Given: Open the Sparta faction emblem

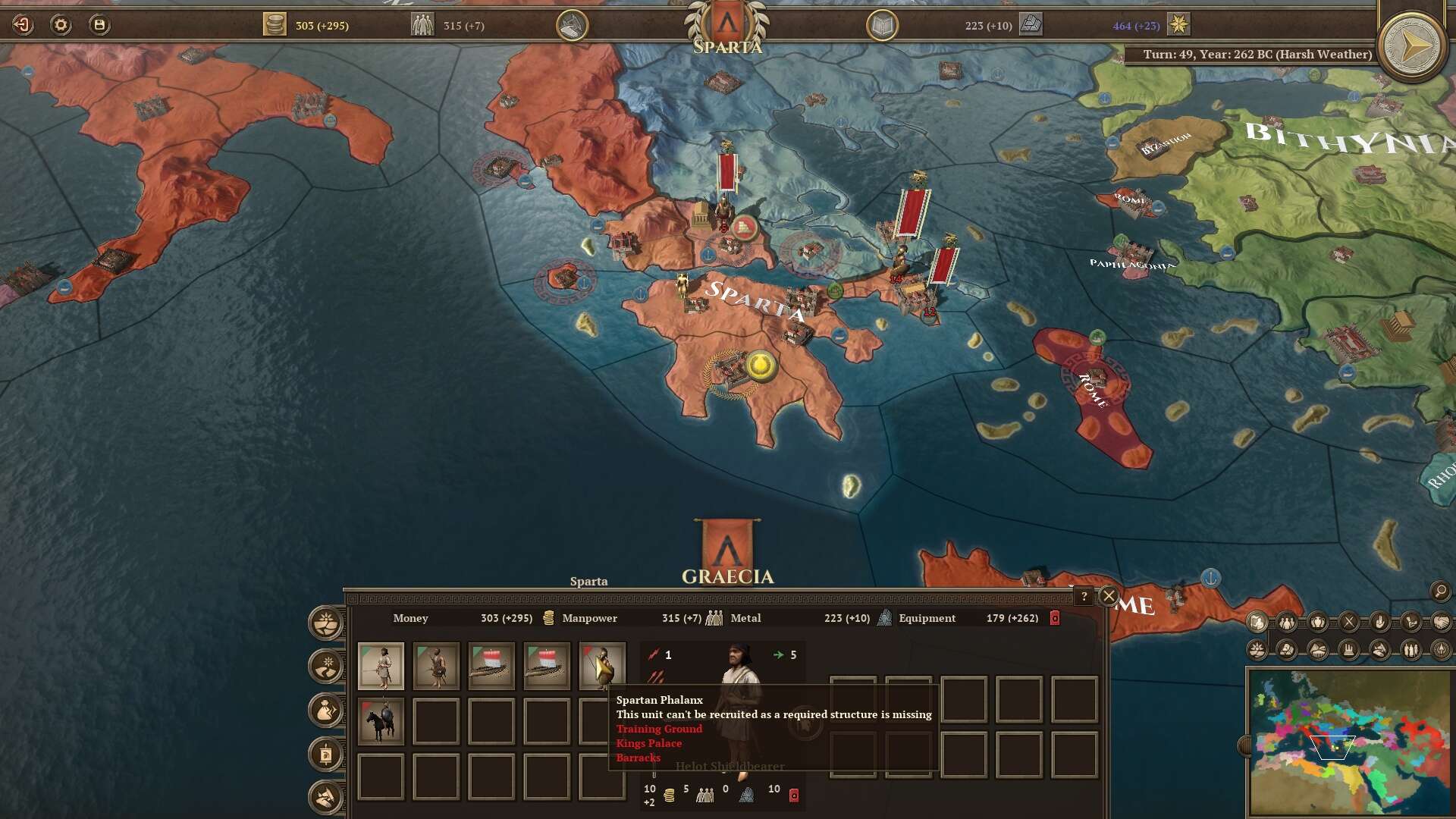Looking at the screenshot, I should 726,24.
